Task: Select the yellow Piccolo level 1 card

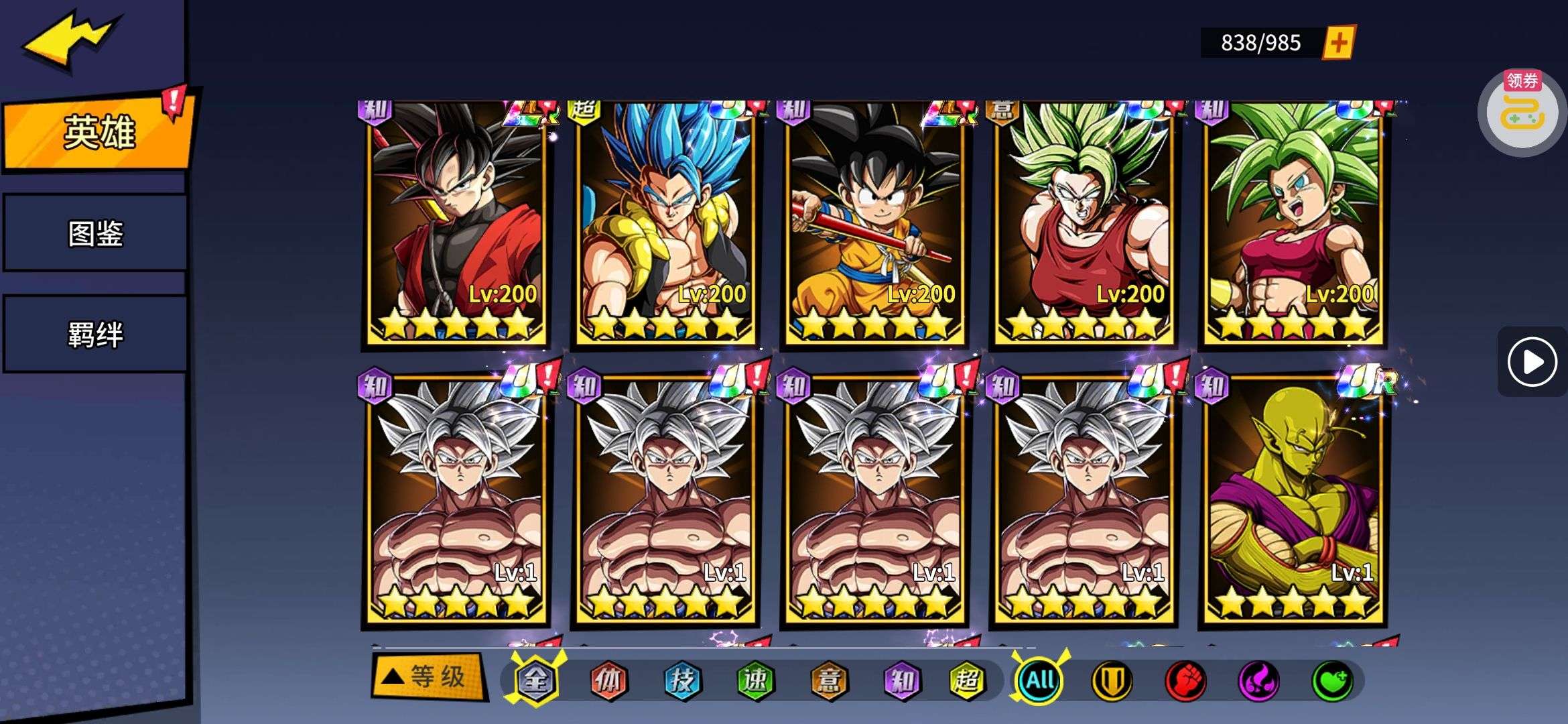Action: point(1293,503)
